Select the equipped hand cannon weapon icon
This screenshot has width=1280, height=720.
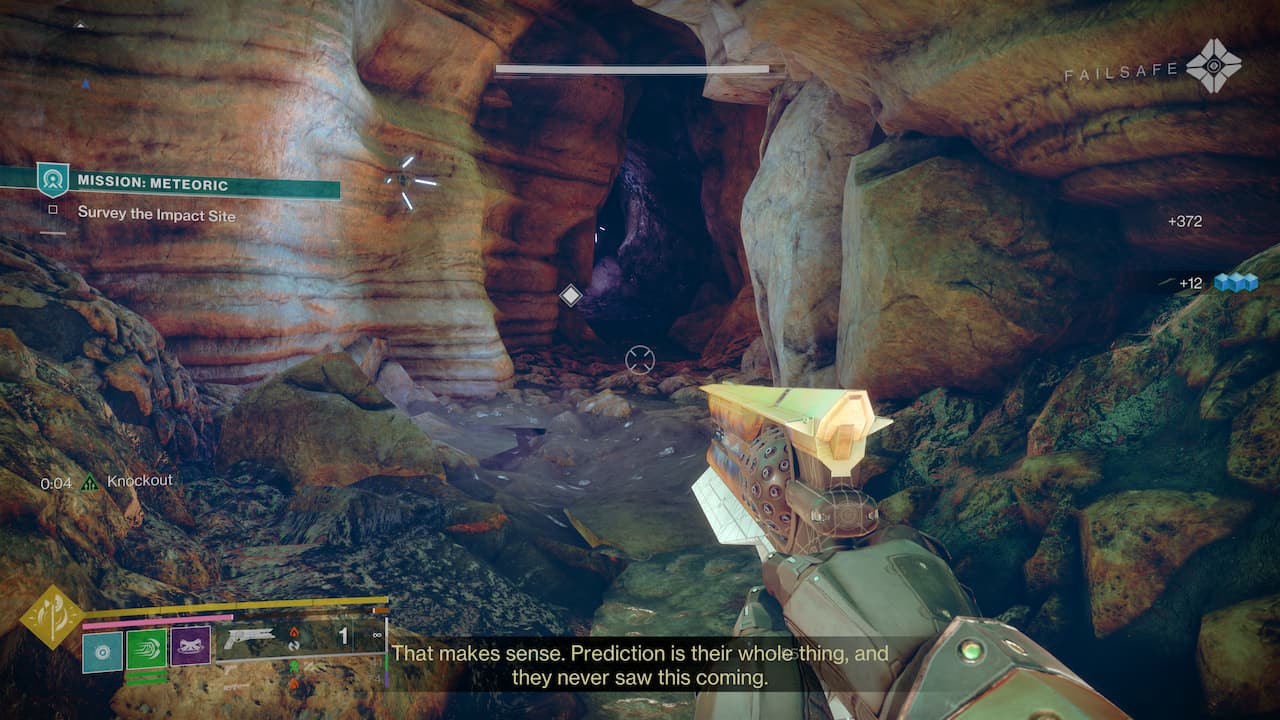point(248,636)
